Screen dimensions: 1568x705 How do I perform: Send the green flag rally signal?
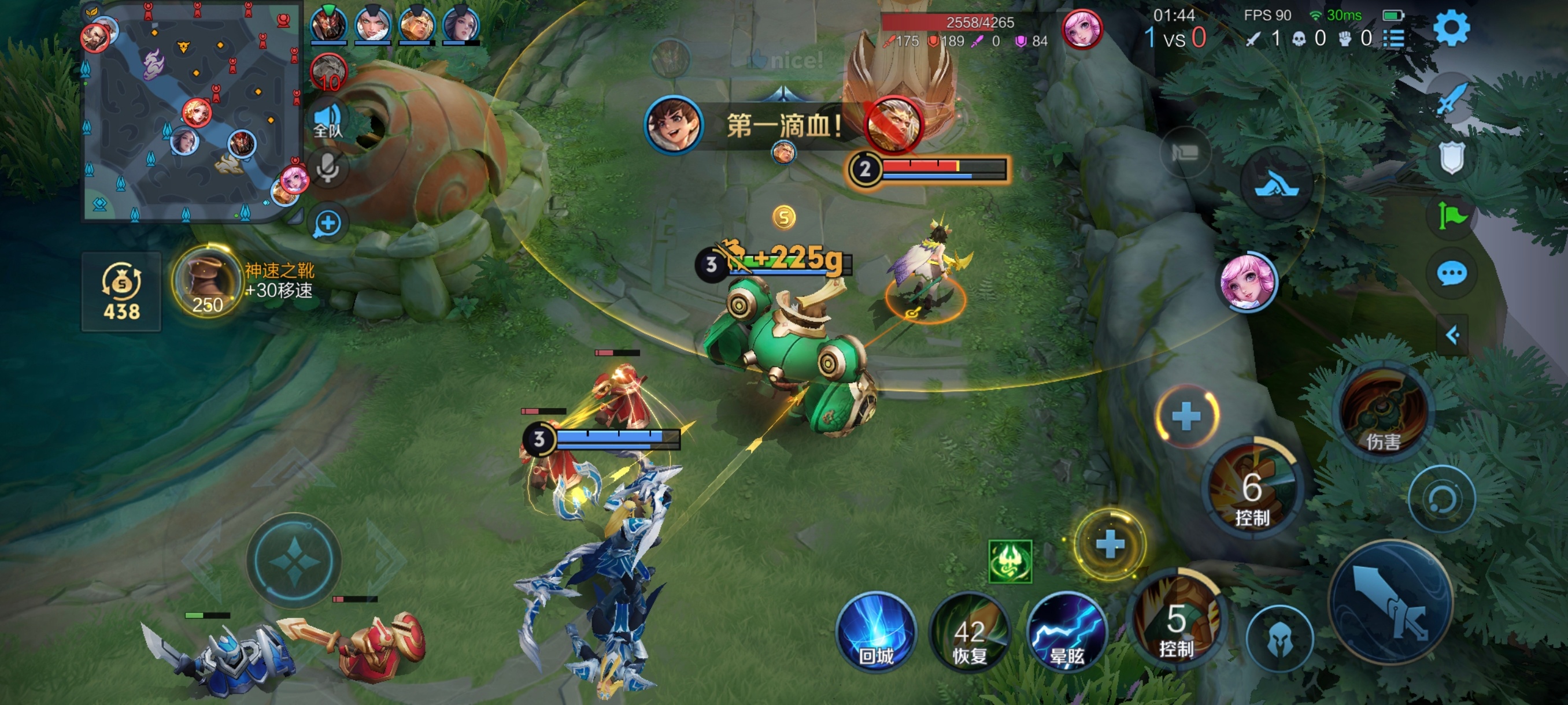[1452, 216]
